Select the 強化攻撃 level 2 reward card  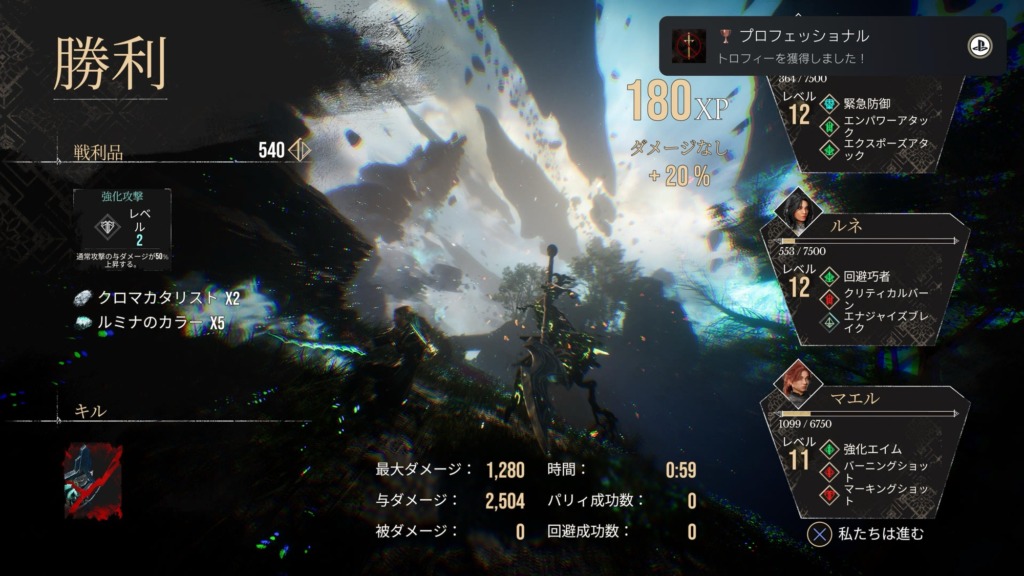pyautogui.click(x=122, y=226)
